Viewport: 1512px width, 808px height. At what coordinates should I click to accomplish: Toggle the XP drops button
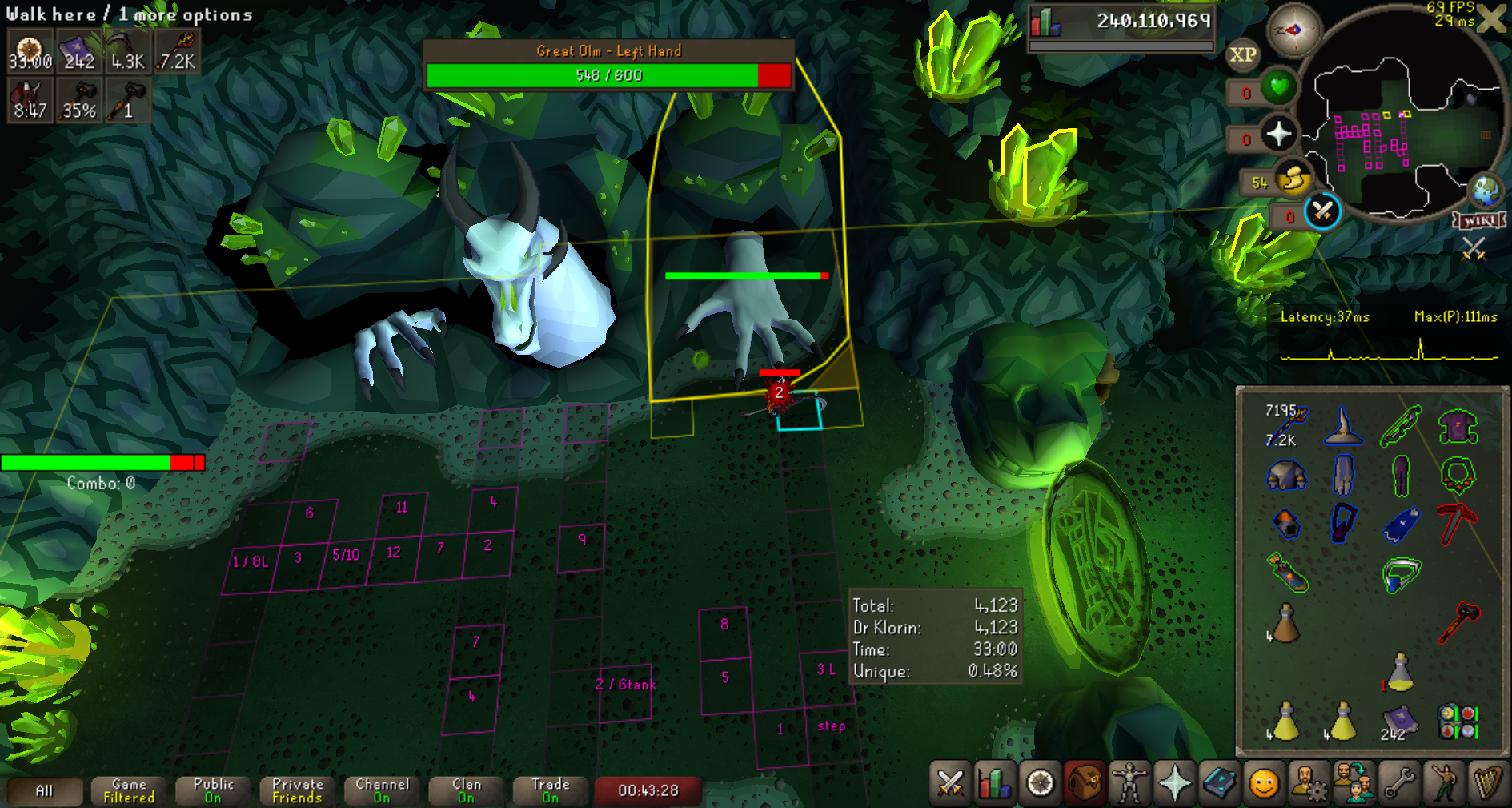pyautogui.click(x=1242, y=54)
